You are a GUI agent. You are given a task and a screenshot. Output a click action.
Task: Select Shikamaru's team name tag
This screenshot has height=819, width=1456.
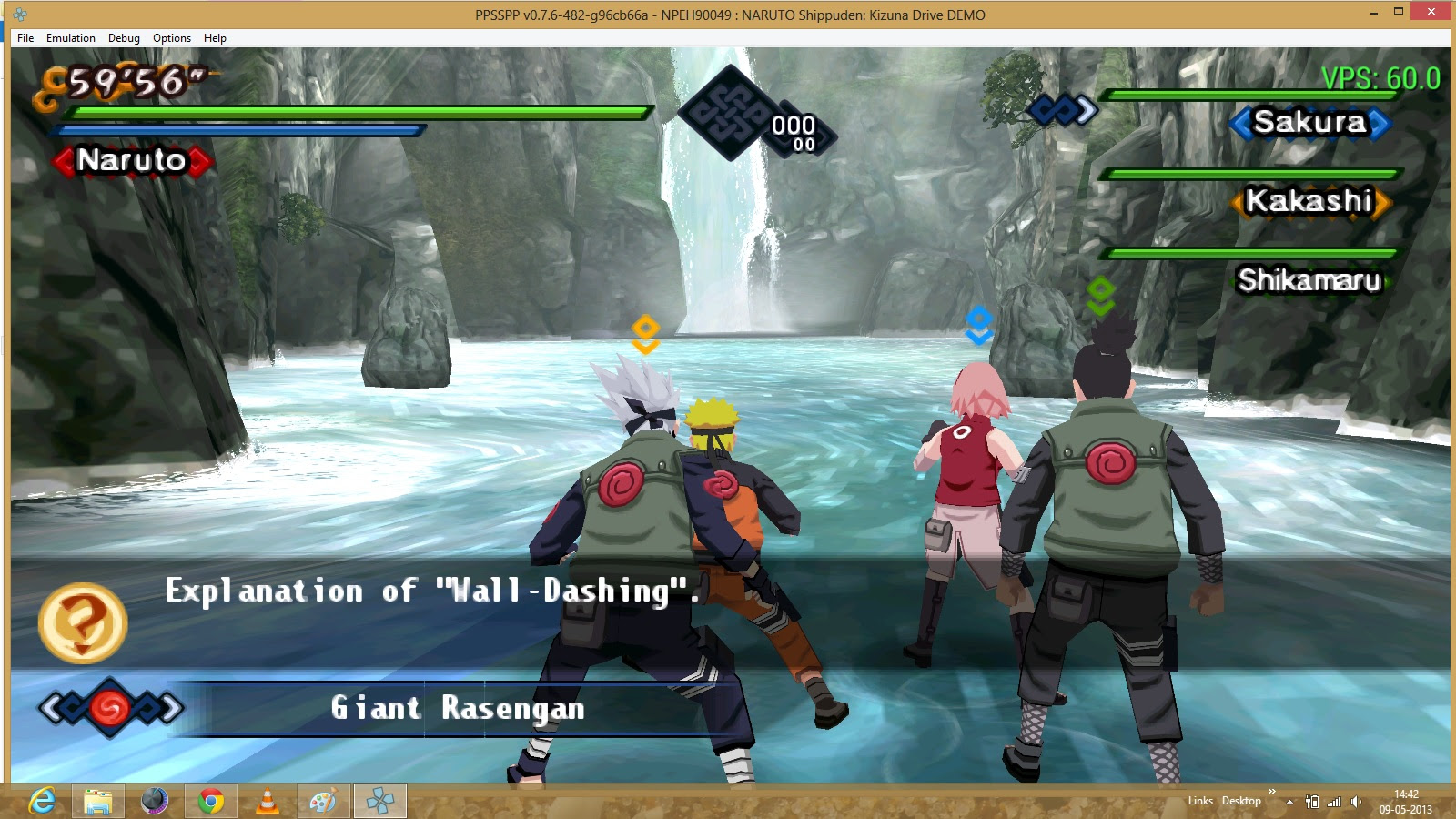pyautogui.click(x=1309, y=280)
